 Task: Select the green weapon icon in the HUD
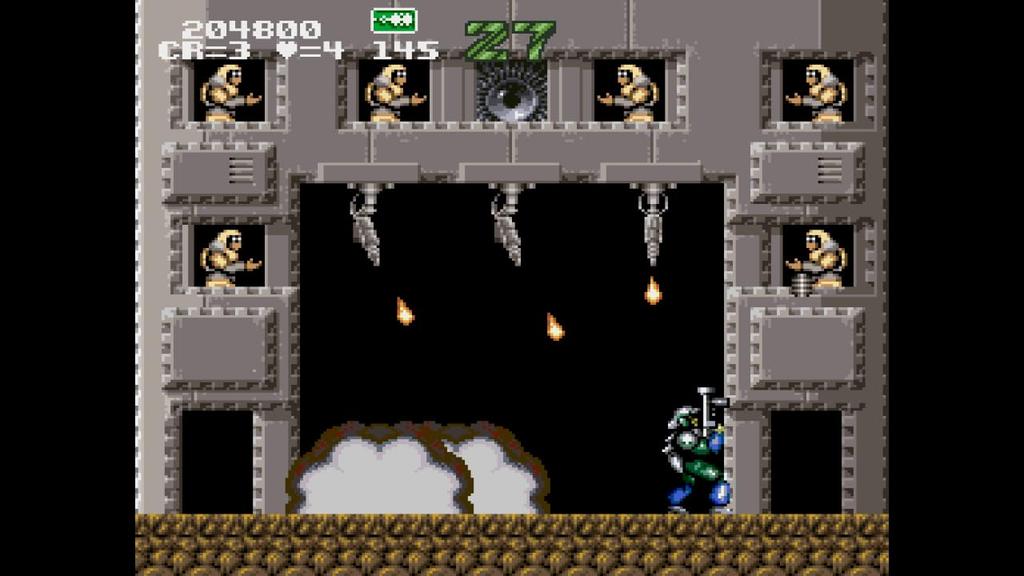[x=393, y=20]
